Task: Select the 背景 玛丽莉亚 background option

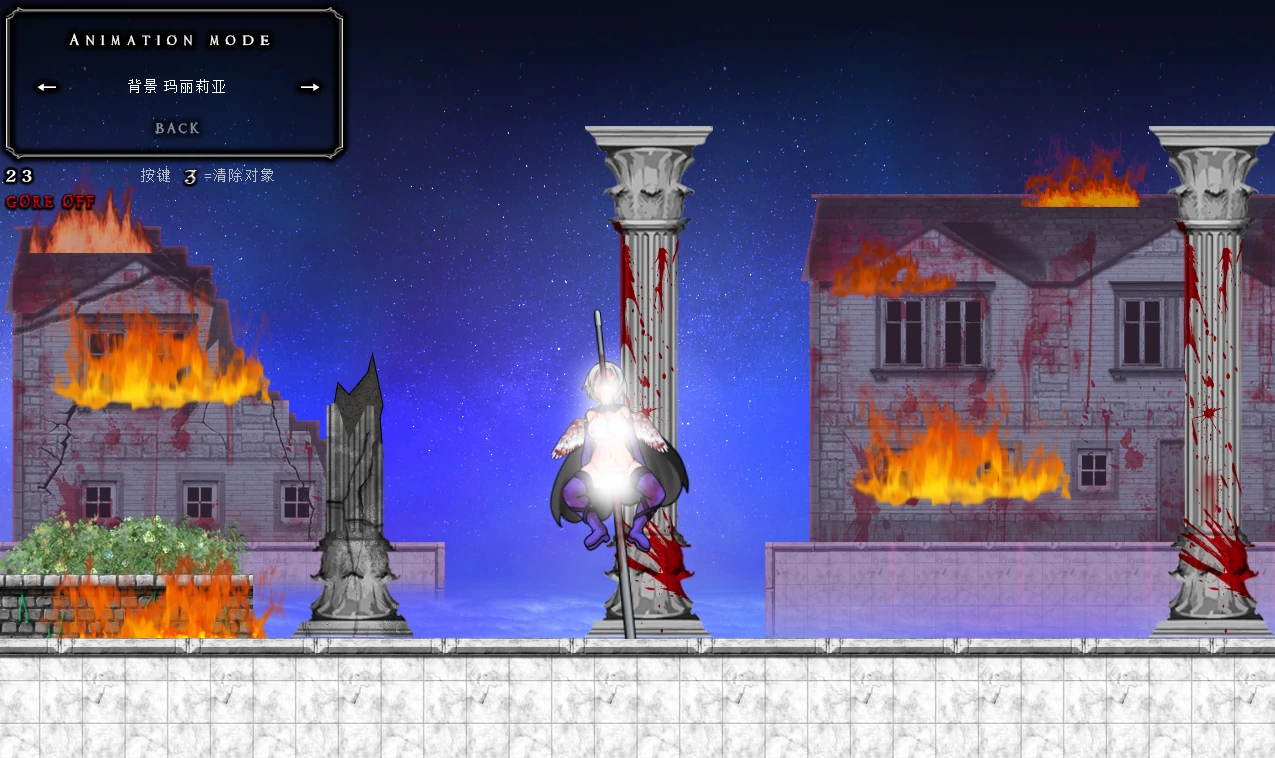Action: tap(177, 87)
